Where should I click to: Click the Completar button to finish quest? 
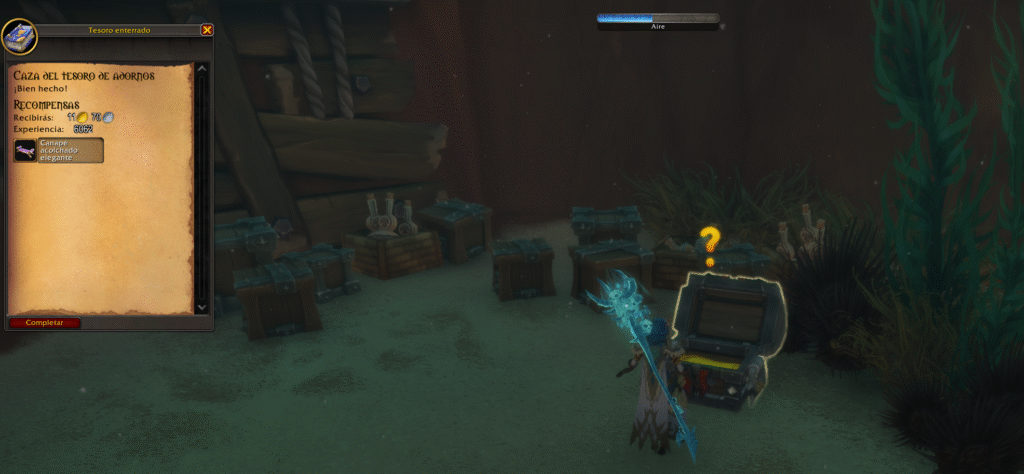pyautogui.click(x=44, y=323)
